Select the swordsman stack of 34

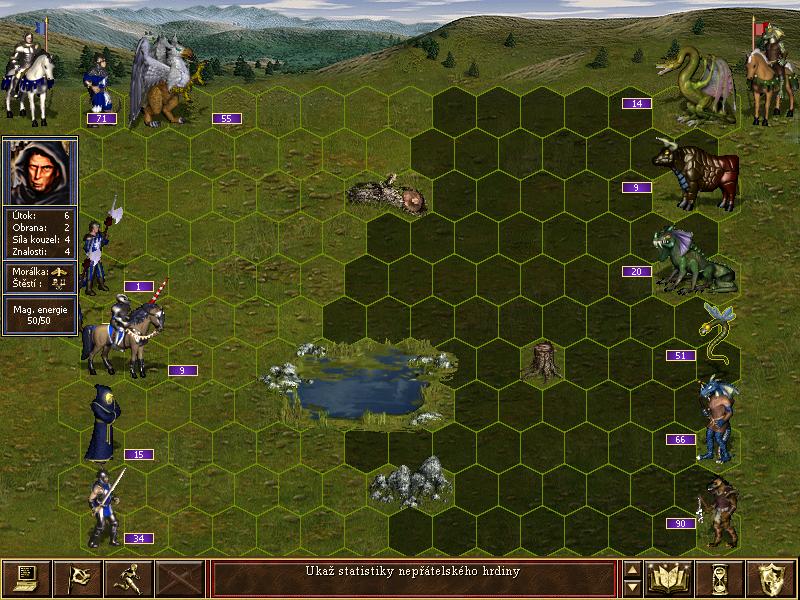pyautogui.click(x=103, y=507)
